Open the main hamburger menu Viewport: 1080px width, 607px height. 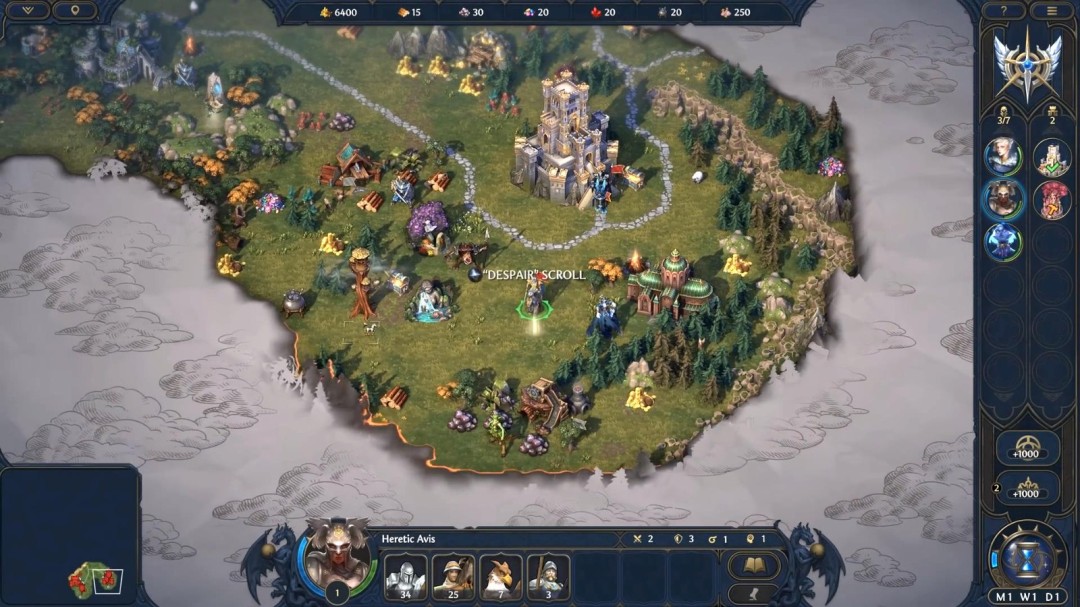pyautogui.click(x=1051, y=11)
